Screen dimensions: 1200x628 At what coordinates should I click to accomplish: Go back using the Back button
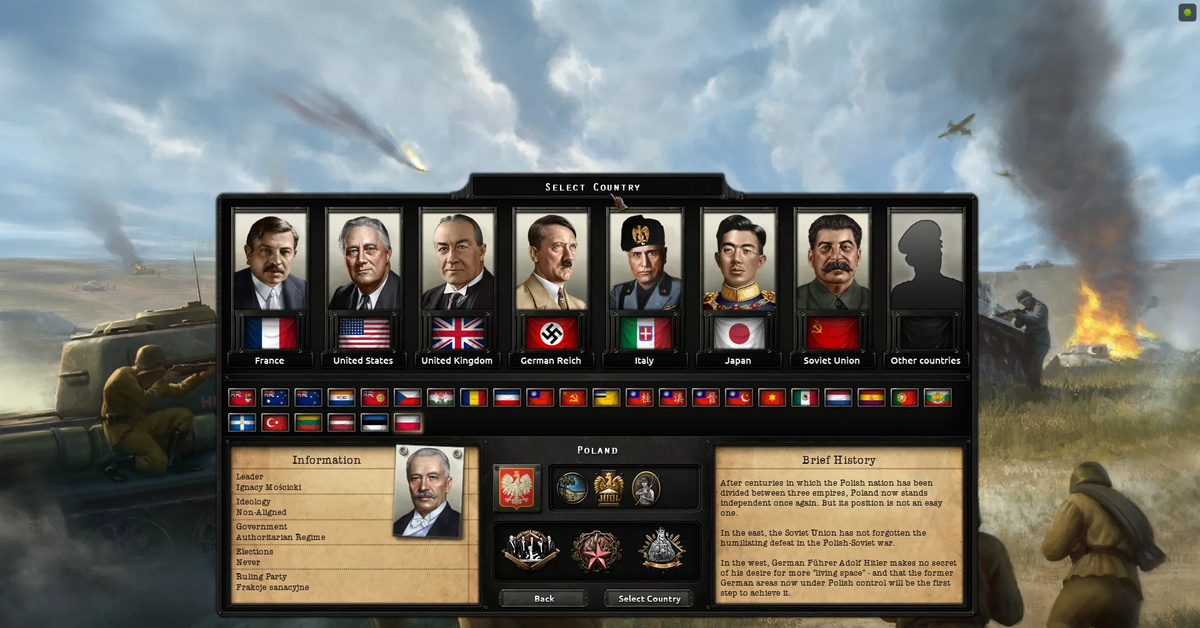tap(543, 598)
